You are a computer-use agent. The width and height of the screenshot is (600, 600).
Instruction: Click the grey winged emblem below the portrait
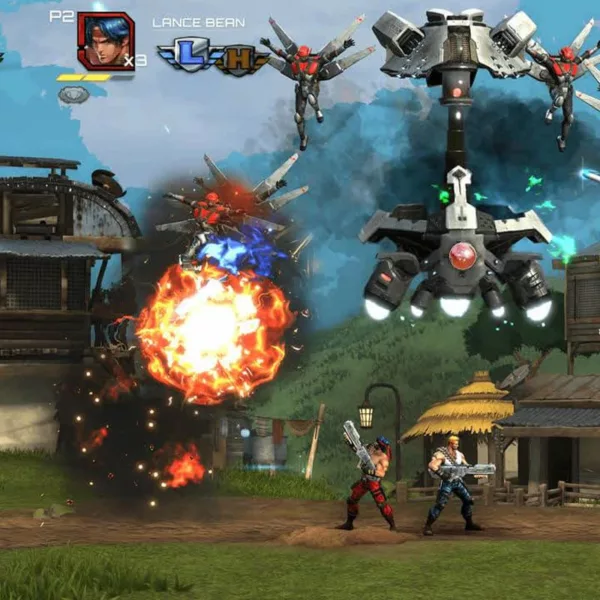coord(73,95)
